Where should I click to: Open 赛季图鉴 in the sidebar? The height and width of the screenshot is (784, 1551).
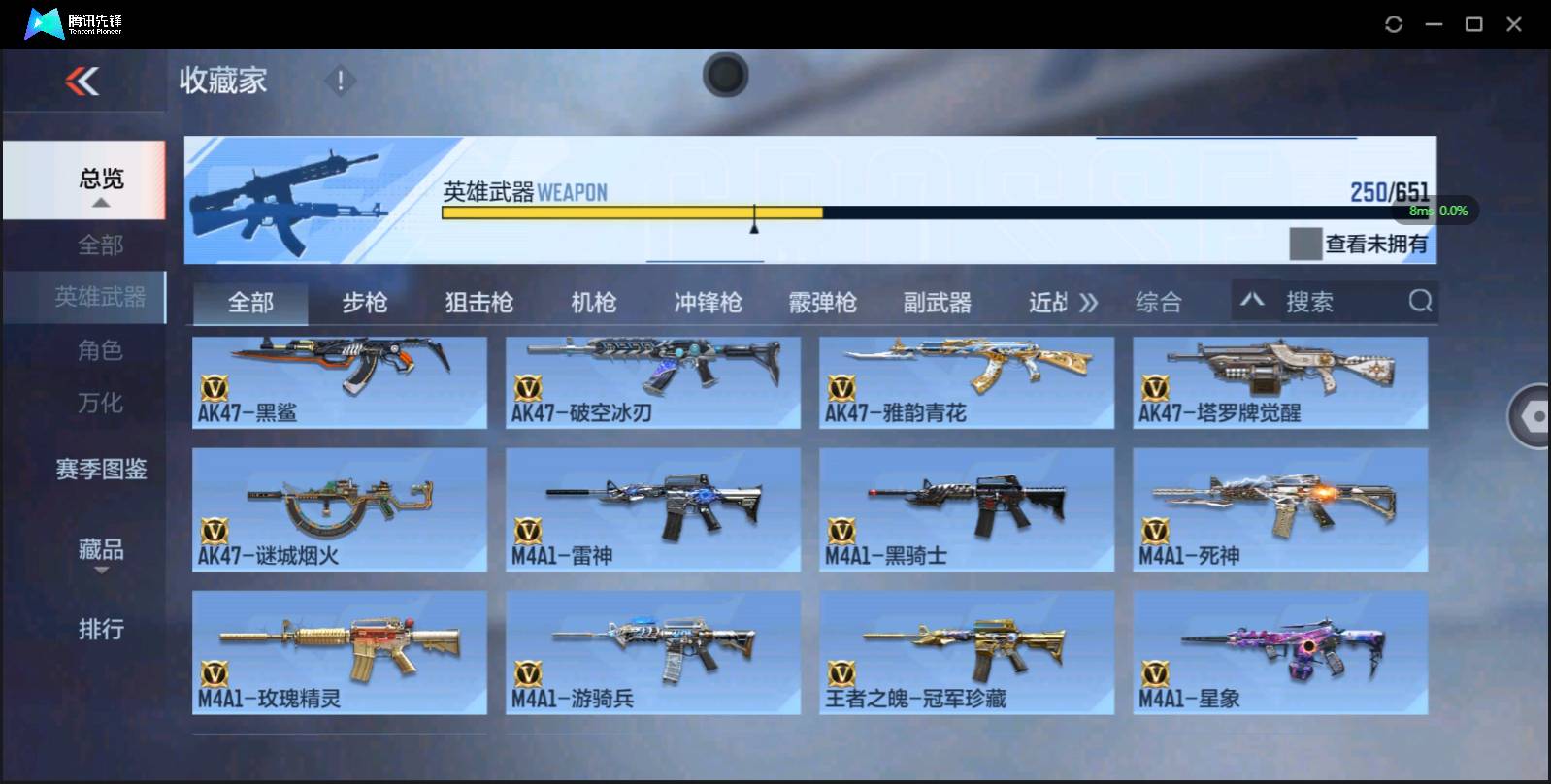(100, 470)
